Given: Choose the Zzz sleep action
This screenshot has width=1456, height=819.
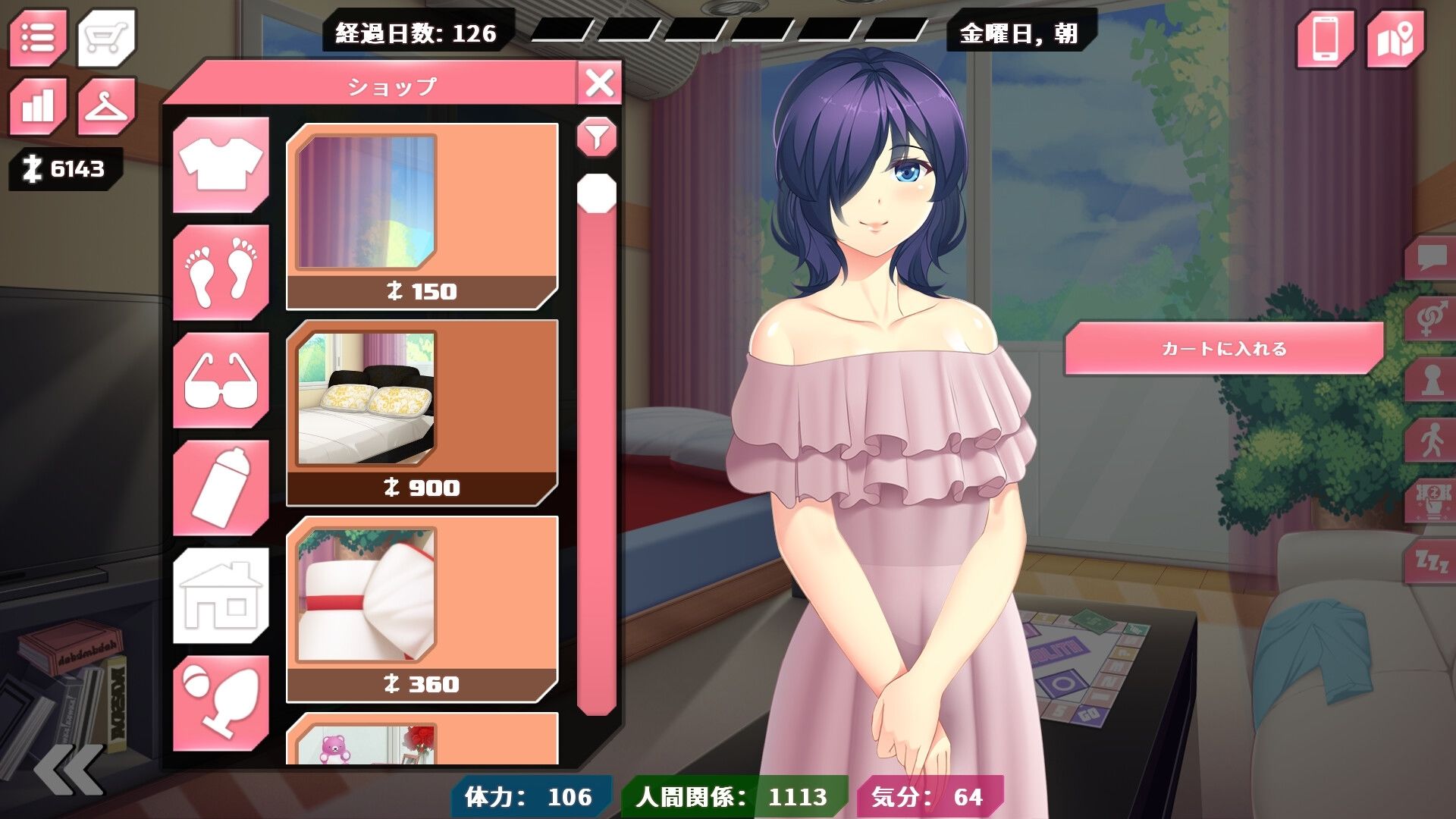Looking at the screenshot, I should click(x=1430, y=562).
